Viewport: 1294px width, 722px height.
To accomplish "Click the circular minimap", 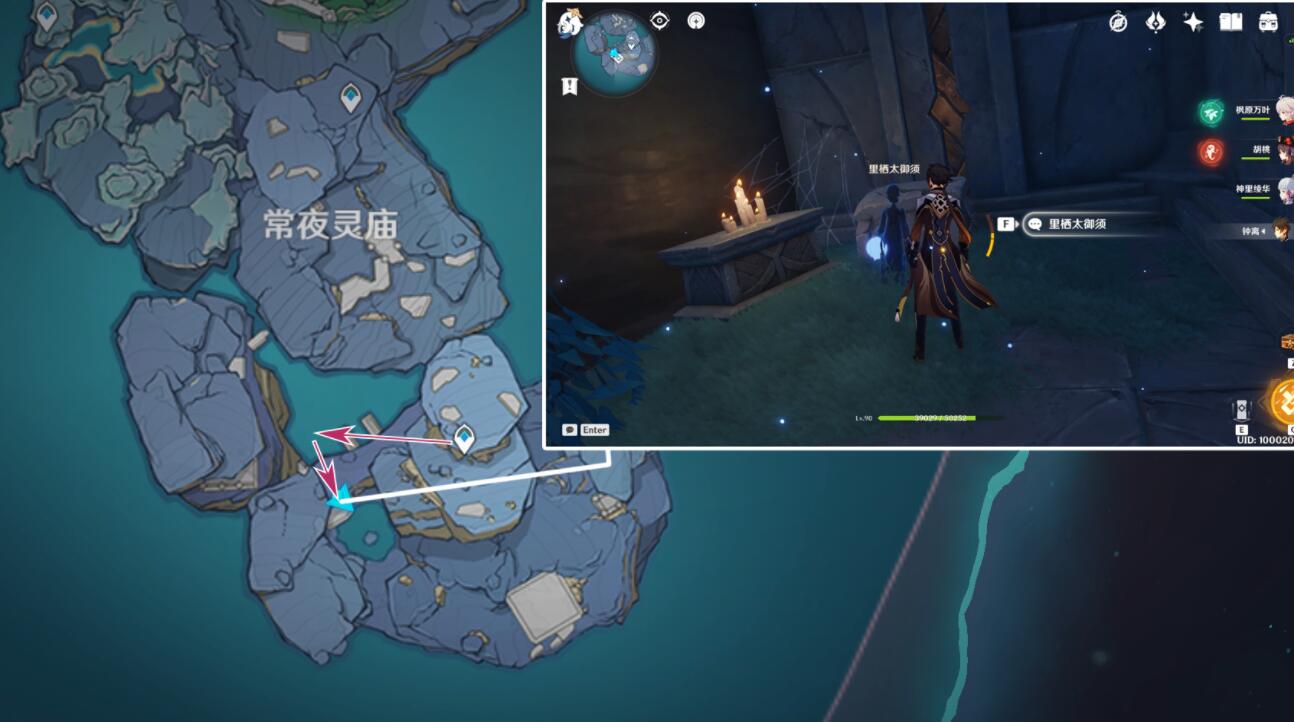I will pyautogui.click(x=614, y=52).
